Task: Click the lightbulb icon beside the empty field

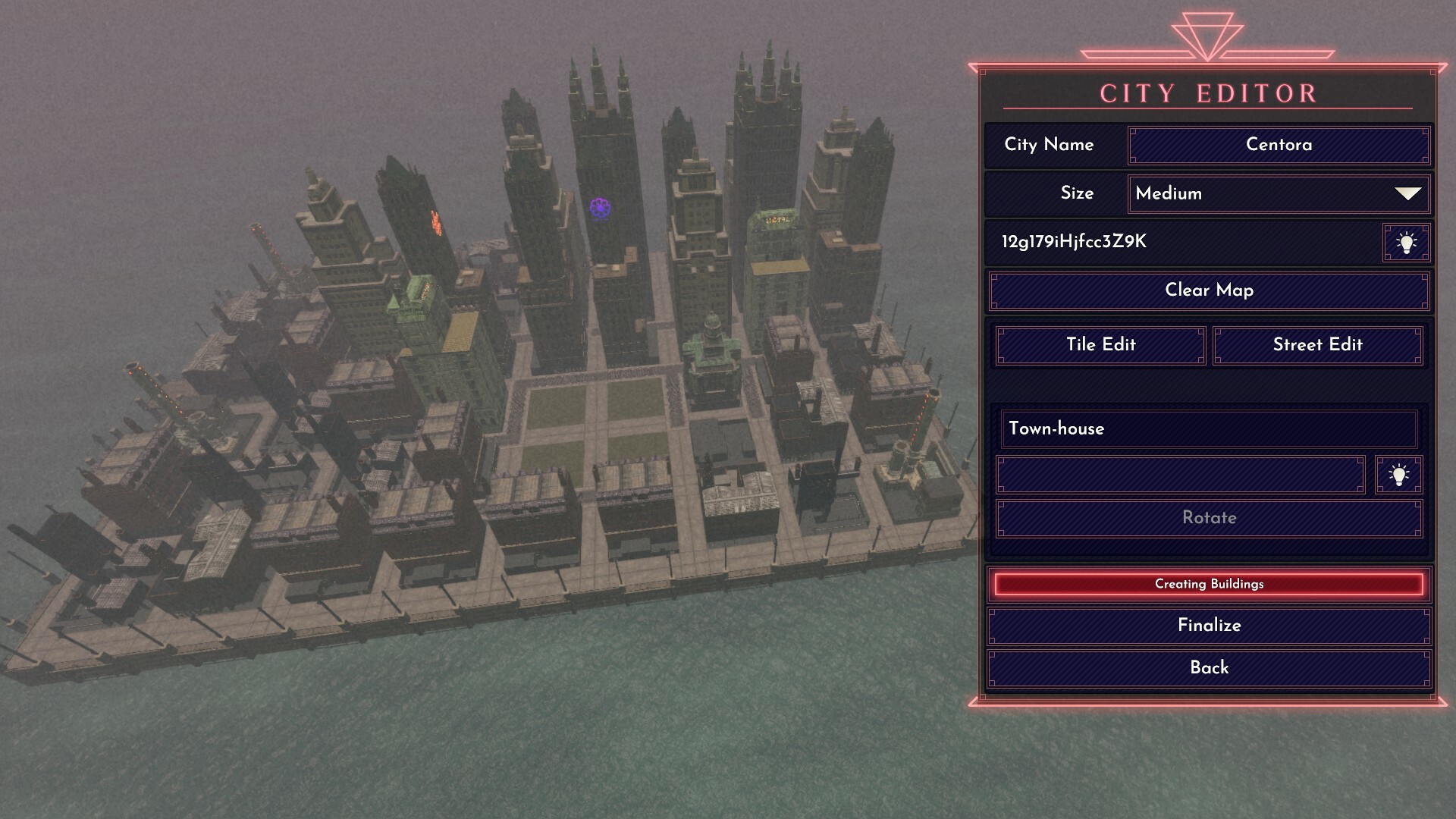Action: pos(1398,475)
